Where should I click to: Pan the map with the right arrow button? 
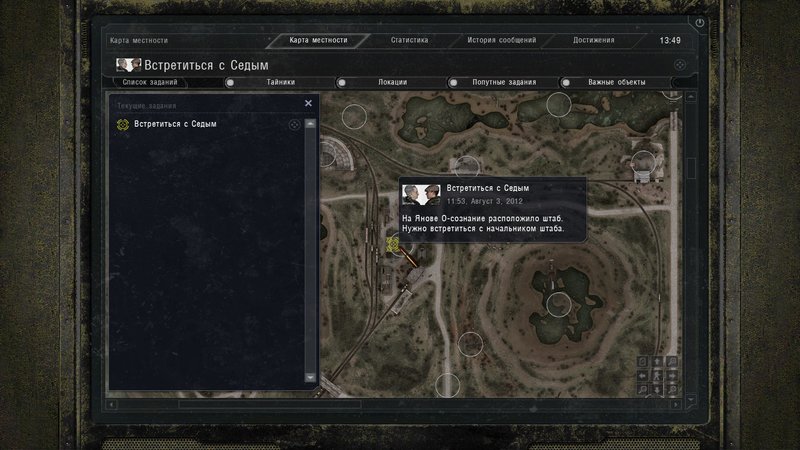point(671,375)
